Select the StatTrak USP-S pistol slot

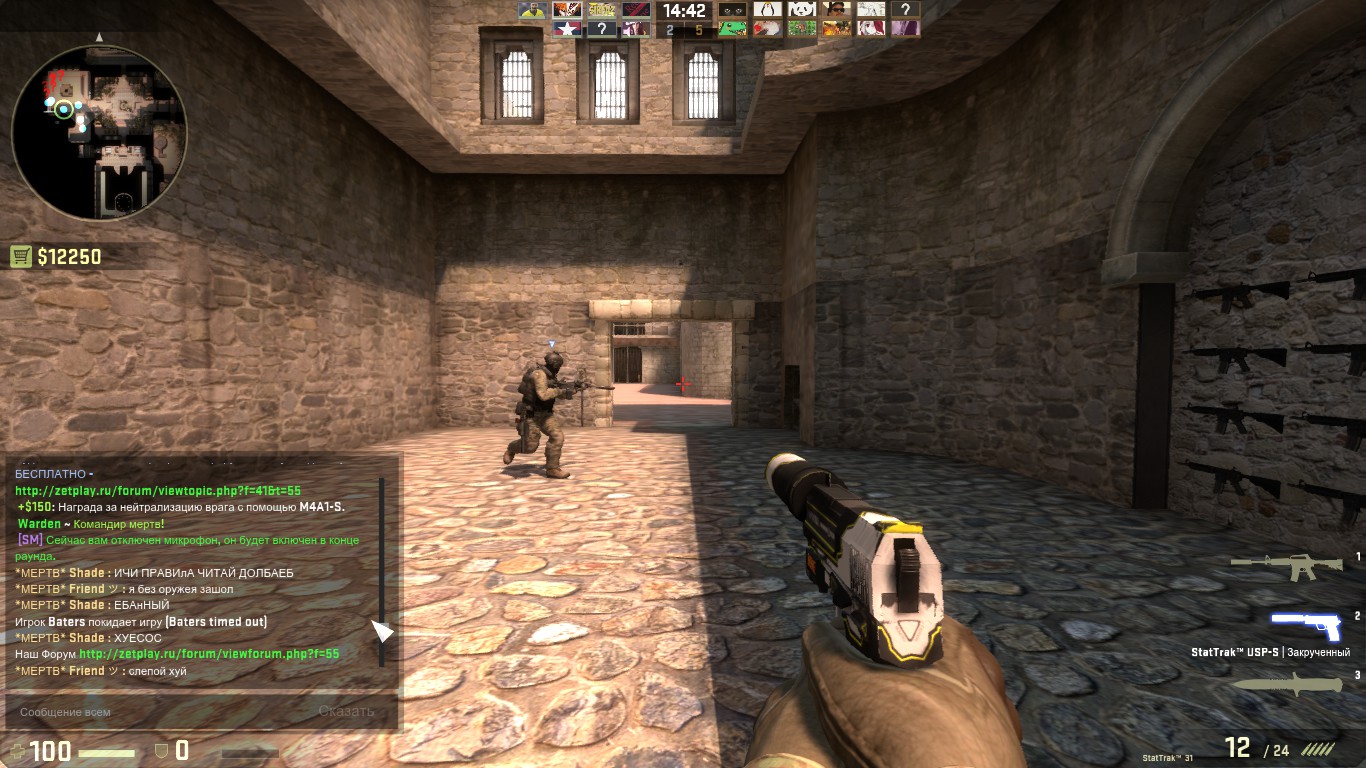(x=1305, y=625)
